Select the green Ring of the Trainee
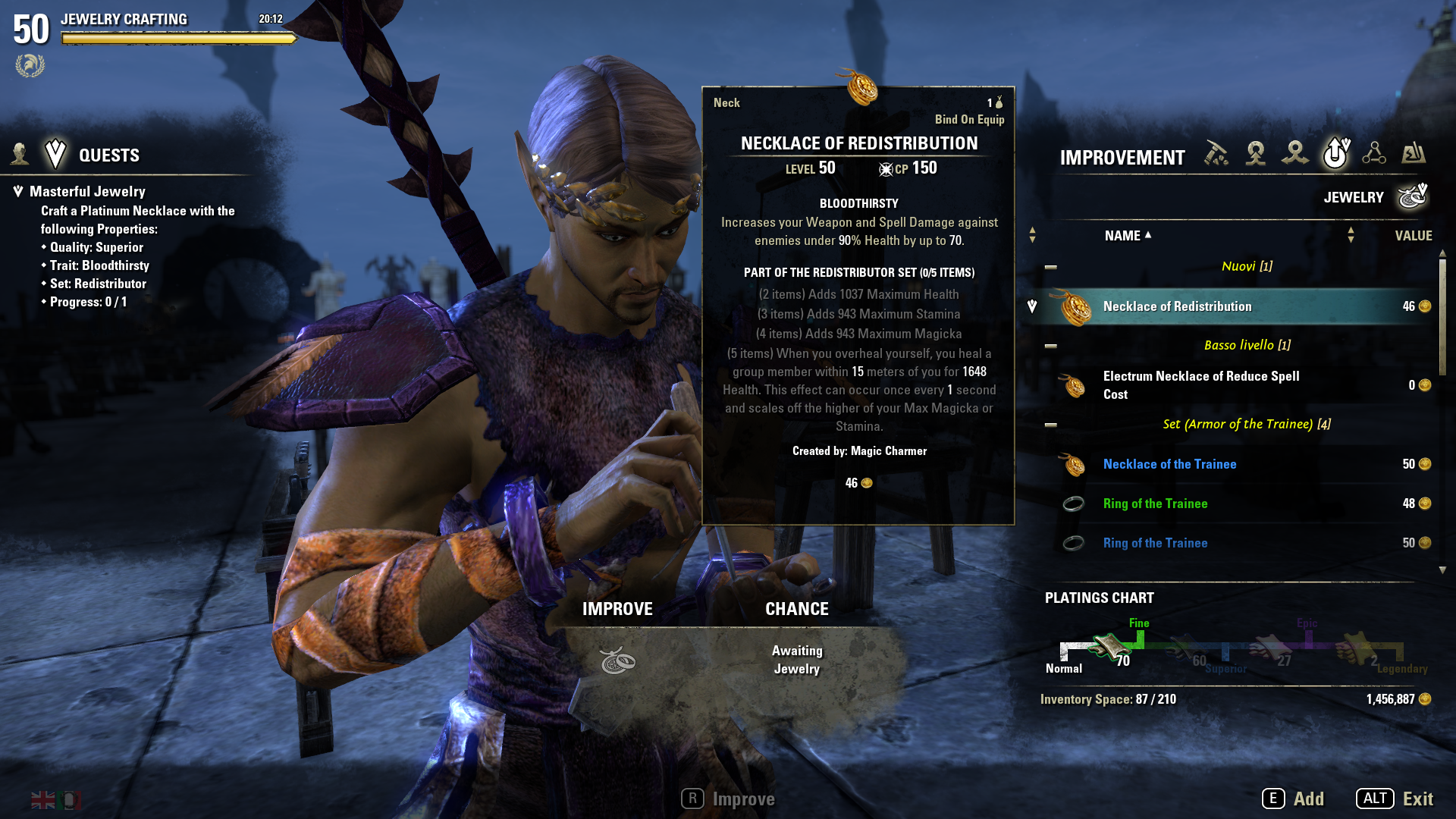This screenshot has width=1456, height=819. coord(1155,504)
